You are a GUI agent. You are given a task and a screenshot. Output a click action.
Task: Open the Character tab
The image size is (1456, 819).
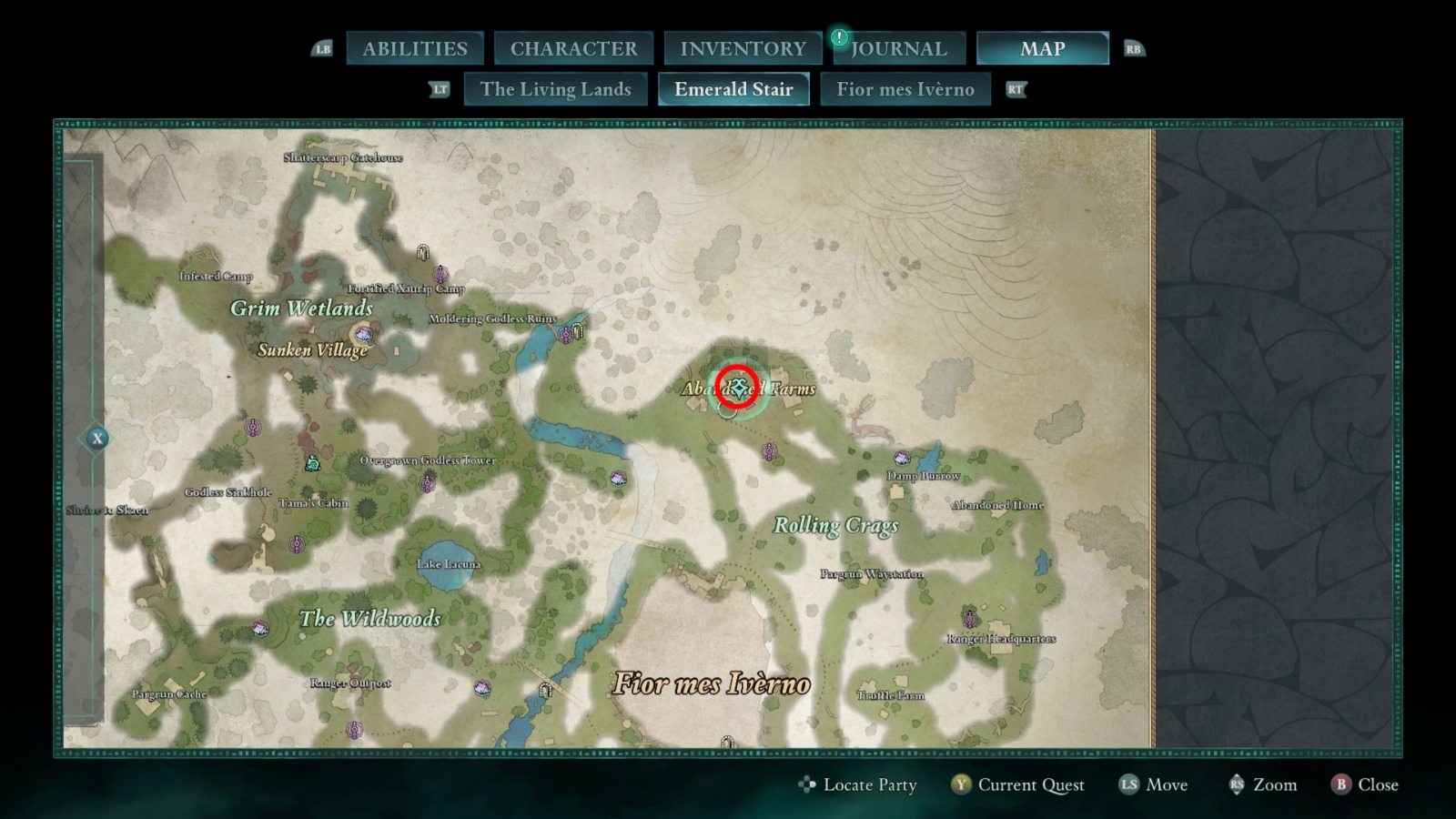click(x=573, y=48)
